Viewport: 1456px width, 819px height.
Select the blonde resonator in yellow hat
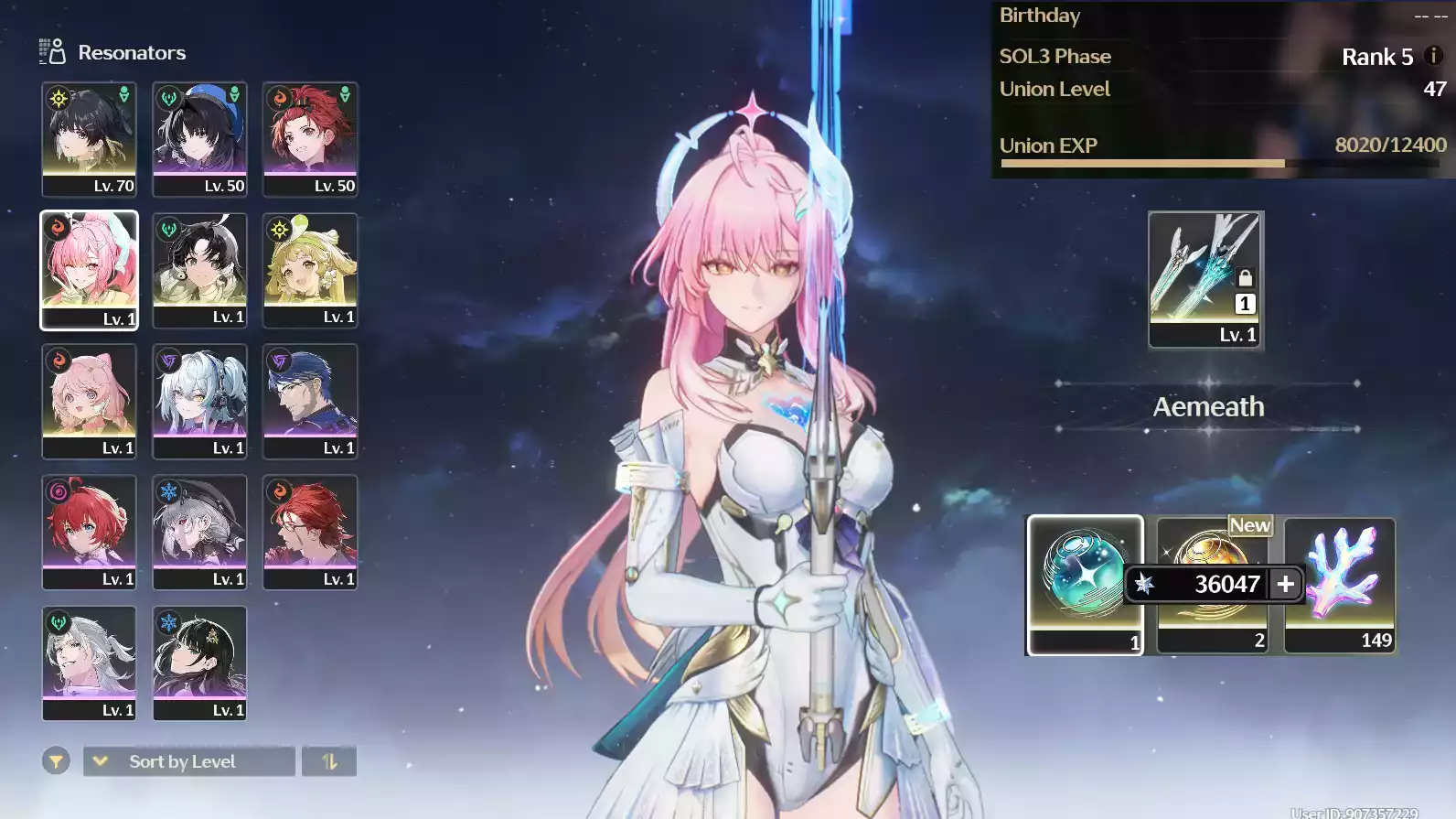(310, 270)
